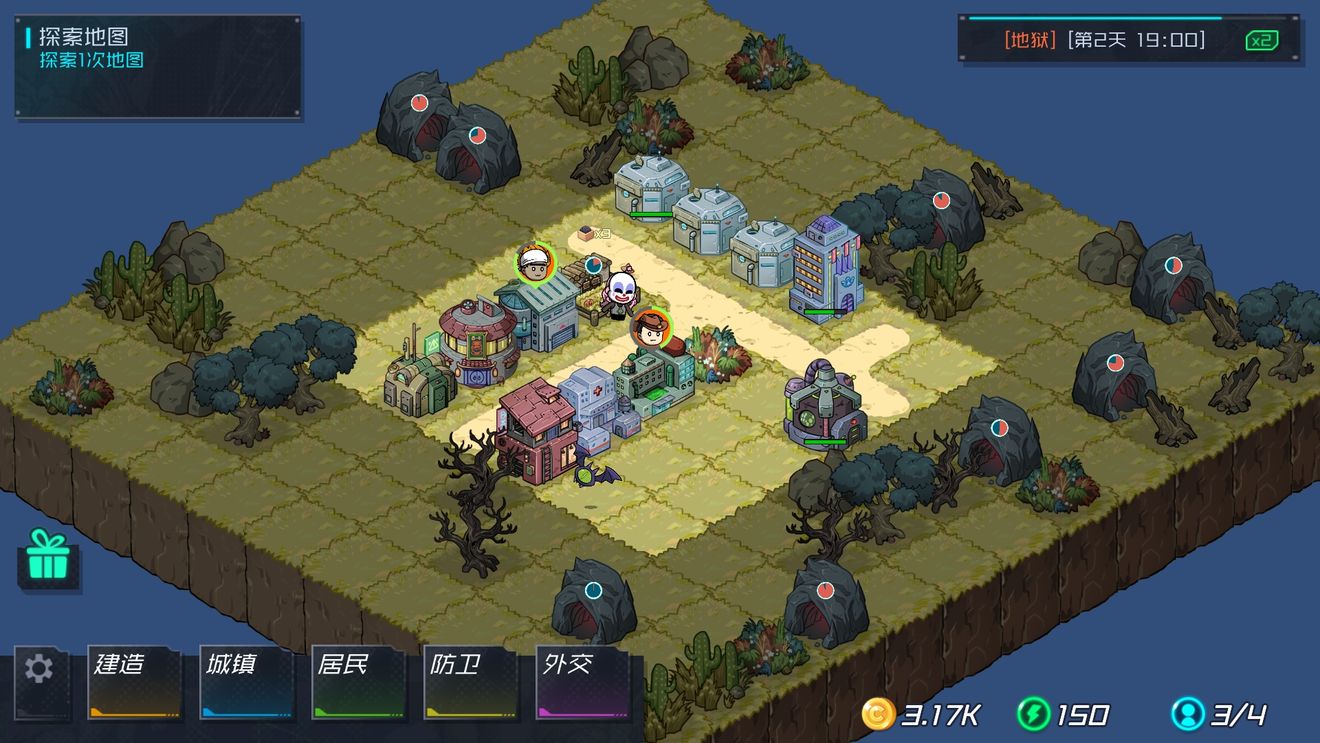Open the 城镇 town menu
1320x743 pixels.
coord(247,683)
